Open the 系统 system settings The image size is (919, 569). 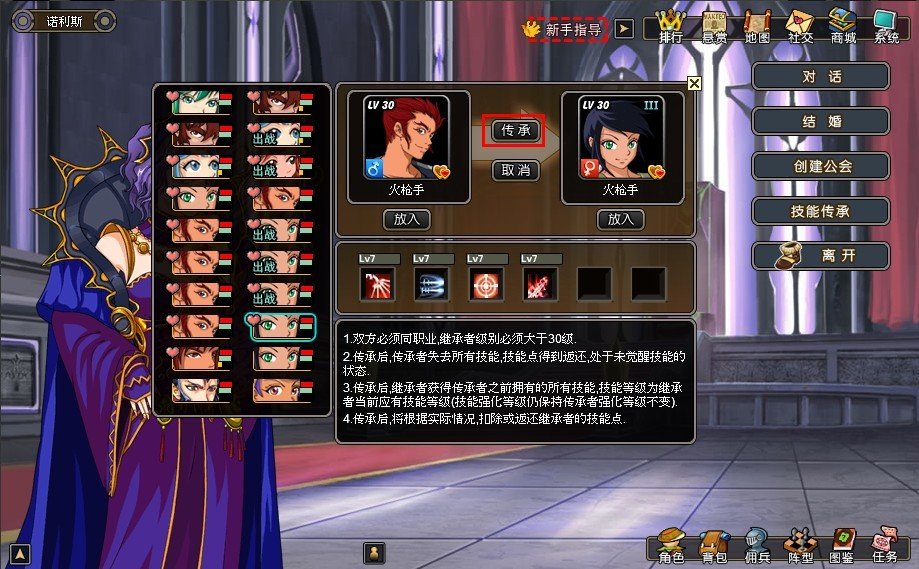pyautogui.click(x=886, y=26)
